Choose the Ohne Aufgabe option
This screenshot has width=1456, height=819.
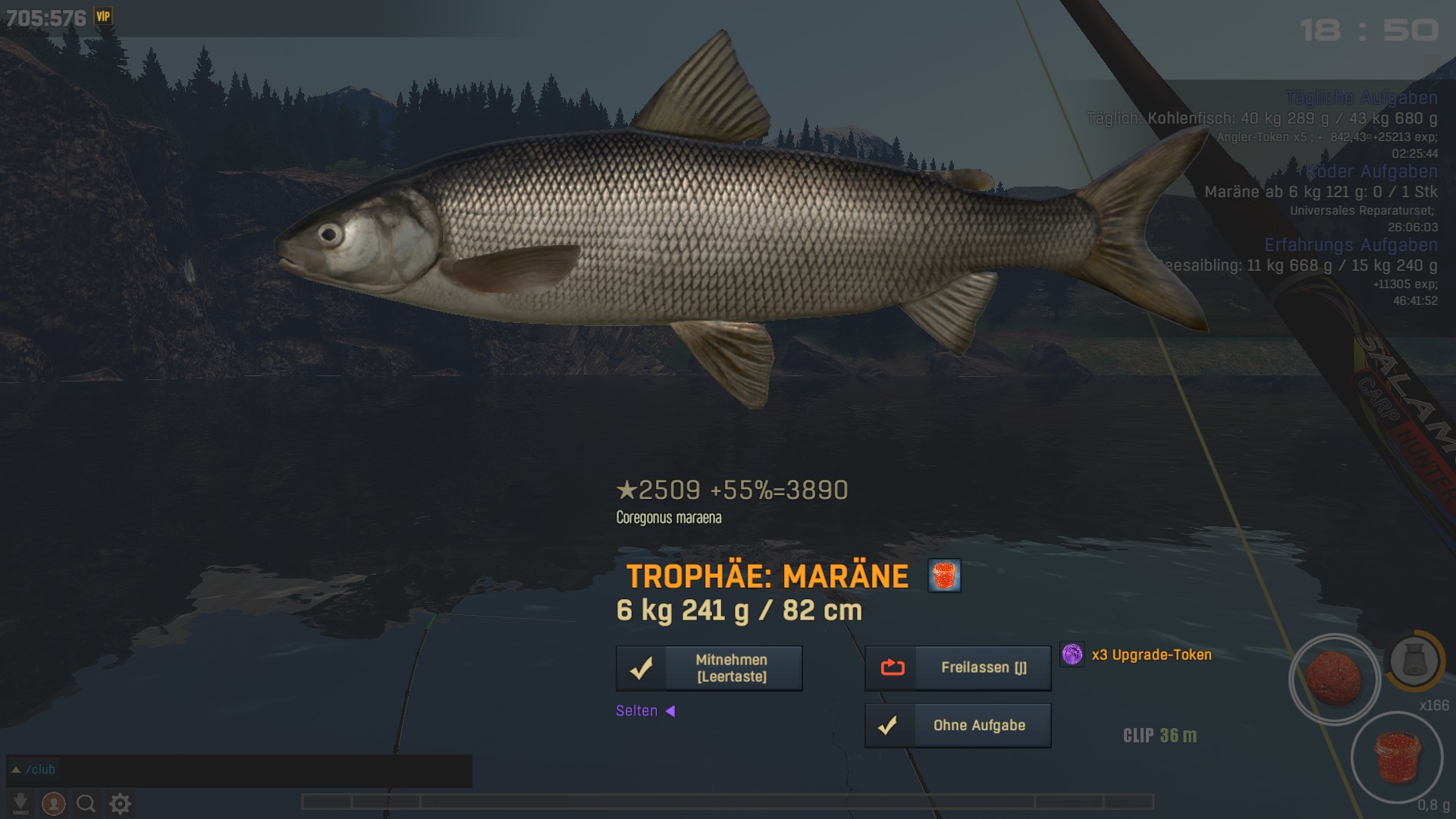[x=958, y=726]
